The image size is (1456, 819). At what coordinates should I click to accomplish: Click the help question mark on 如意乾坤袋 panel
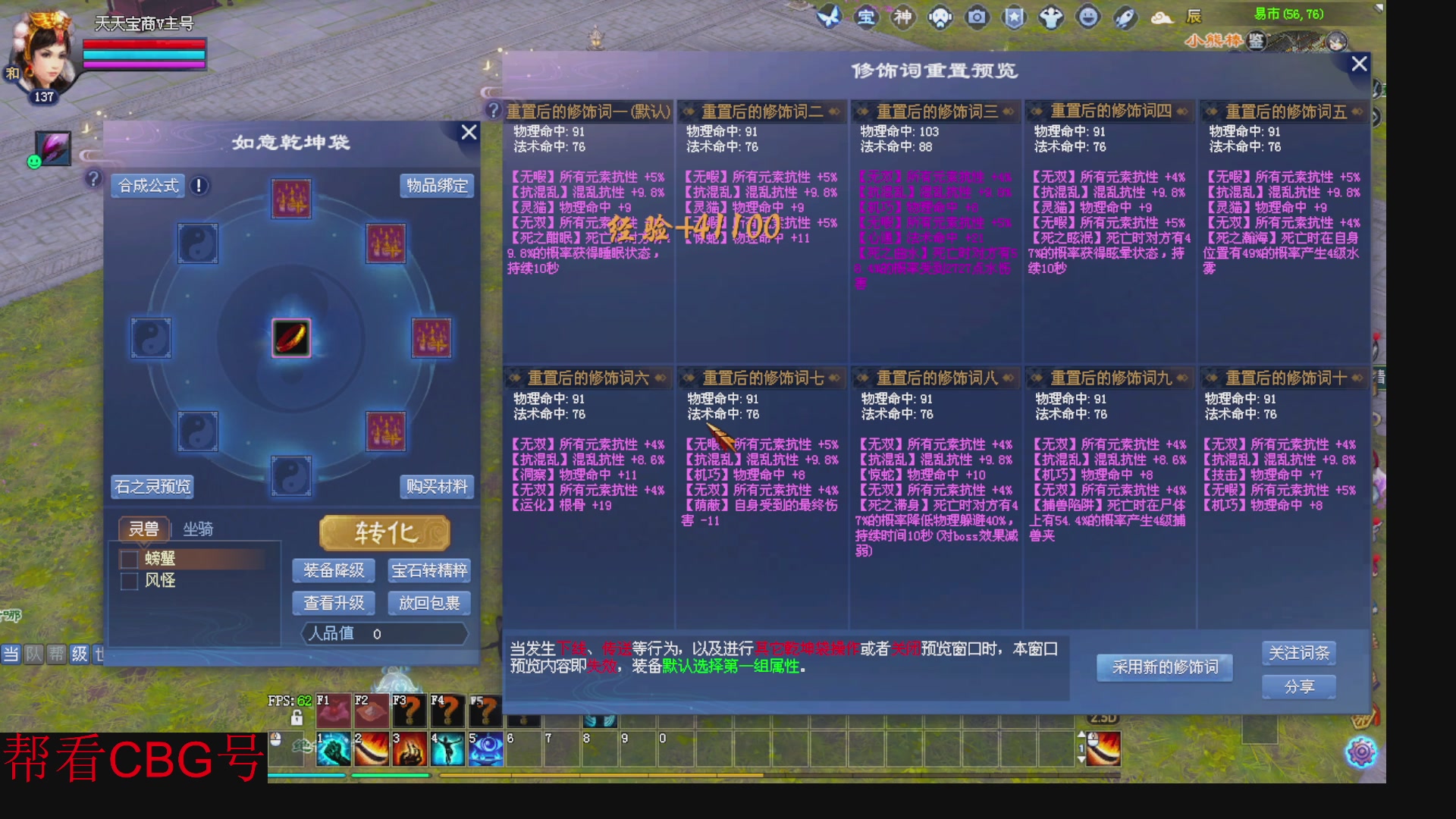coord(93,180)
